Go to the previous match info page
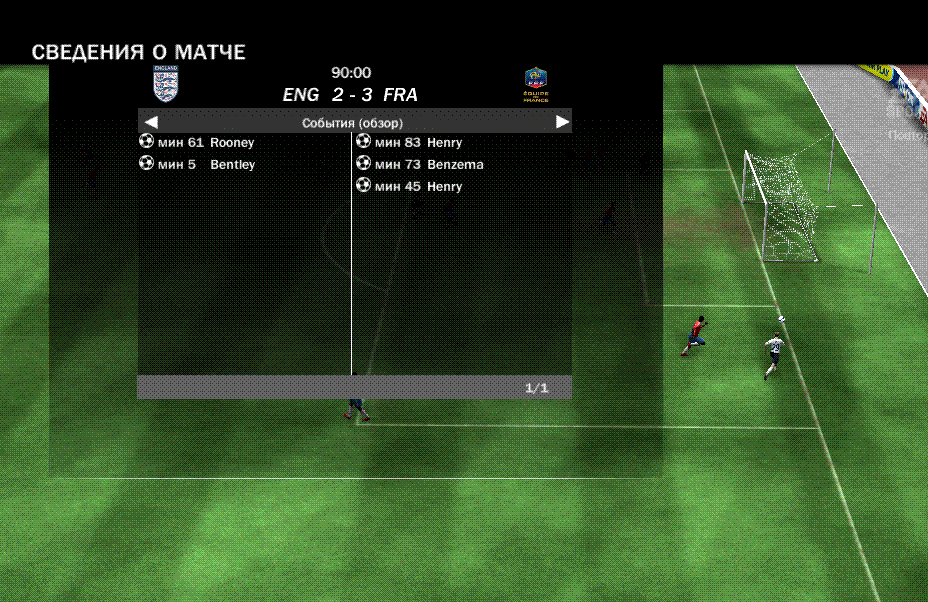 tap(151, 121)
